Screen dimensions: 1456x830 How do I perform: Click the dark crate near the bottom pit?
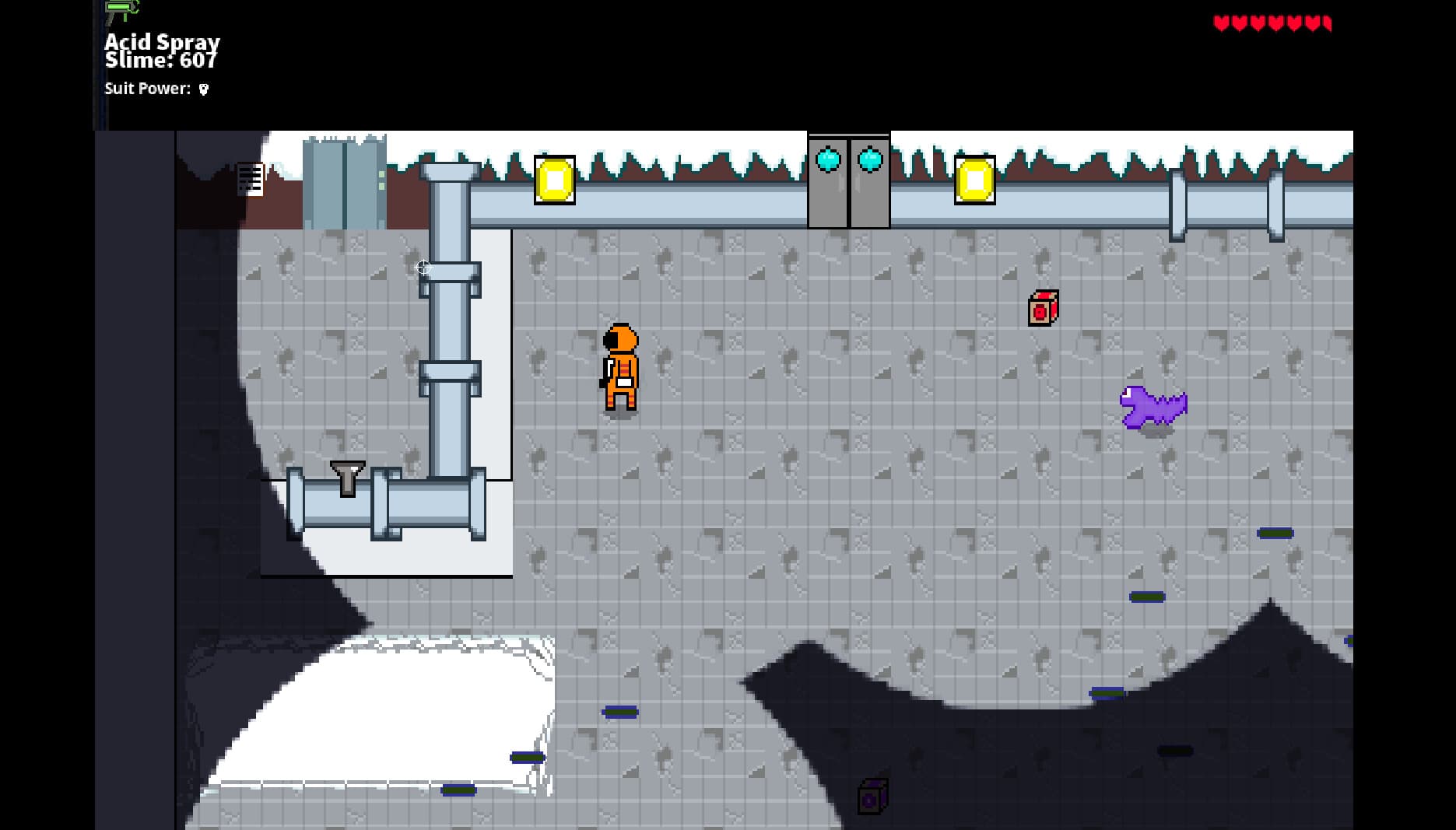(872, 797)
